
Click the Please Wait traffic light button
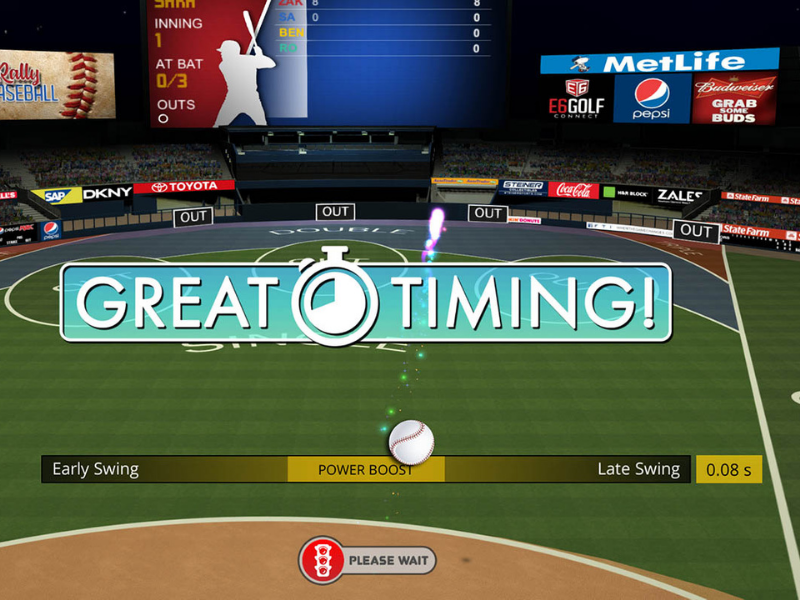(367, 560)
